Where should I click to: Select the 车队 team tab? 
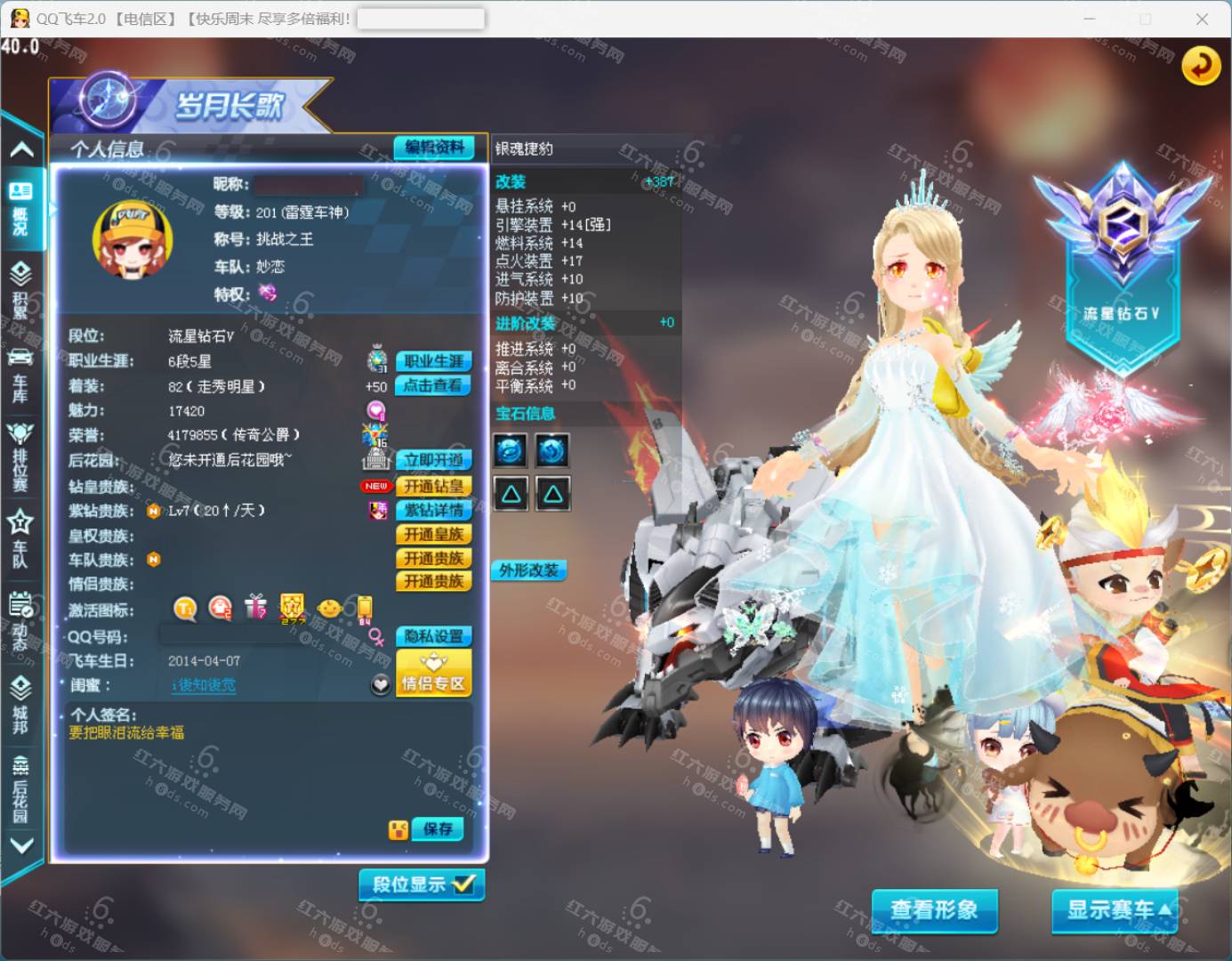tap(20, 539)
